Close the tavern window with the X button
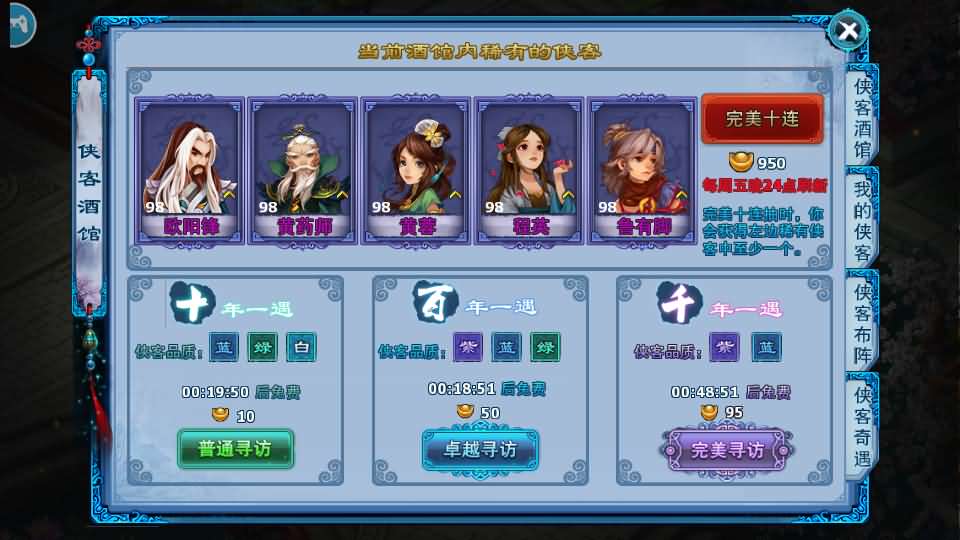The image size is (960, 540). (x=848, y=31)
